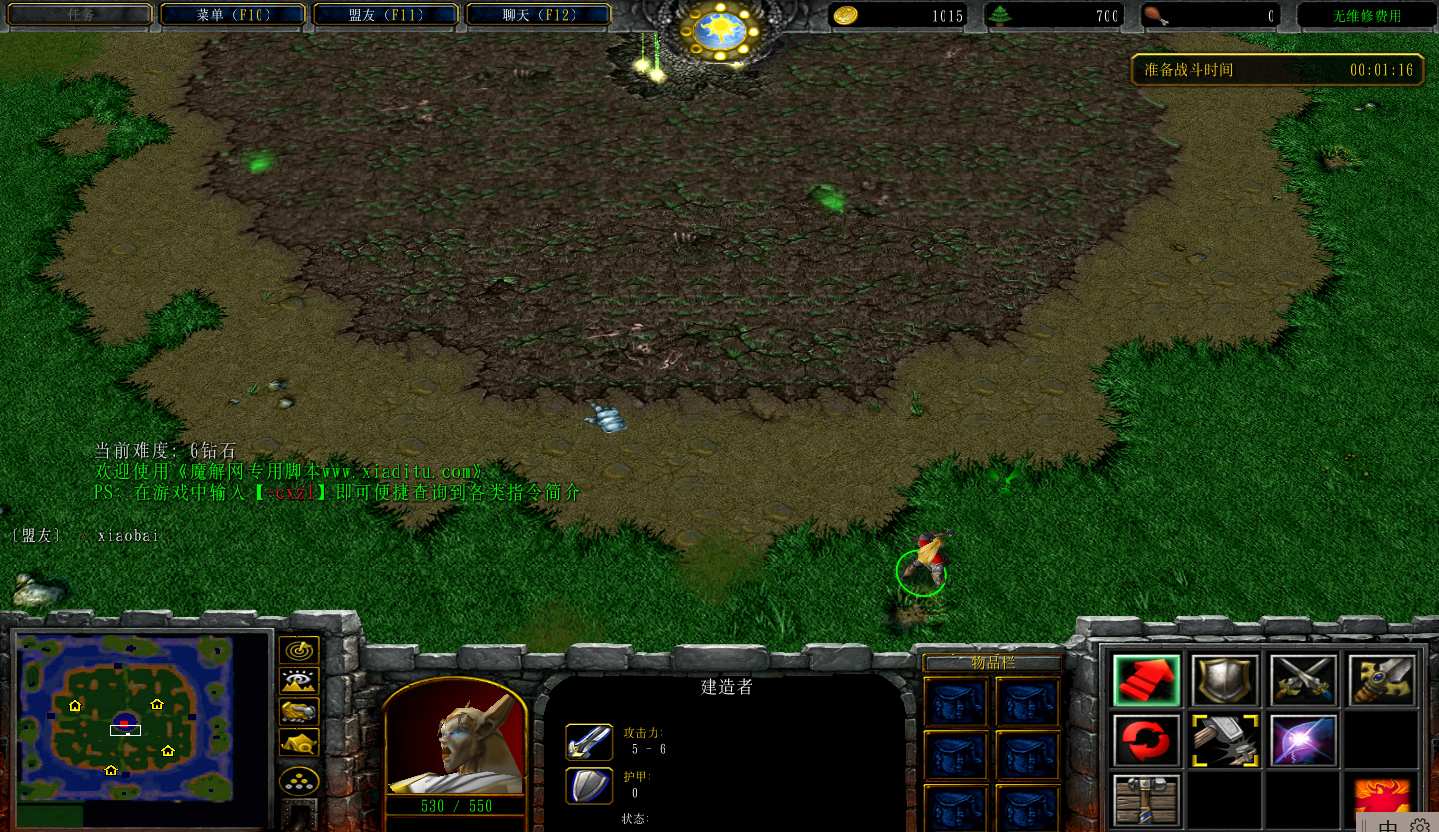The height and width of the screenshot is (832, 1439).
Task: Click the builder's hero portrait
Action: (455, 737)
